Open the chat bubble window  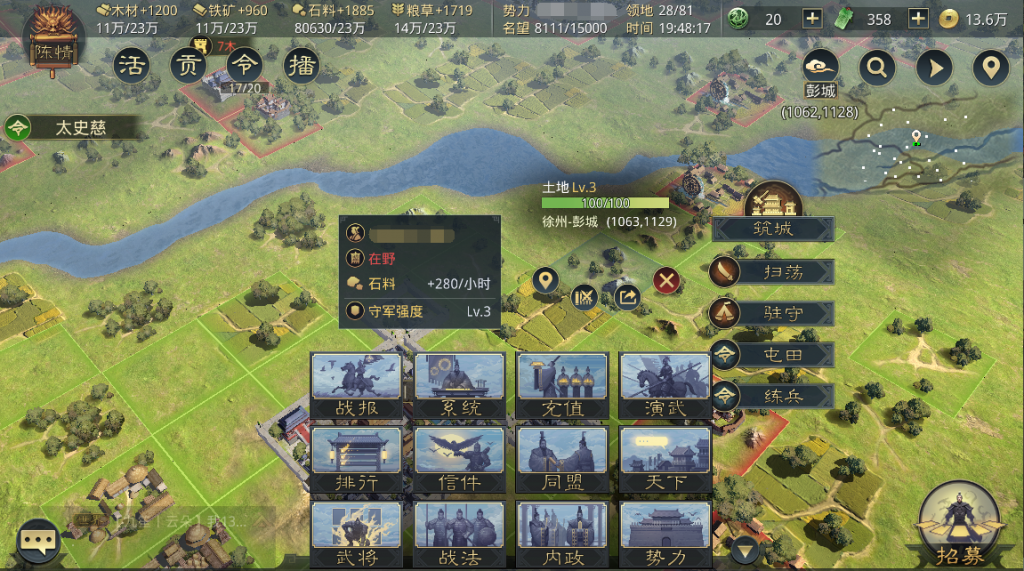[x=40, y=541]
